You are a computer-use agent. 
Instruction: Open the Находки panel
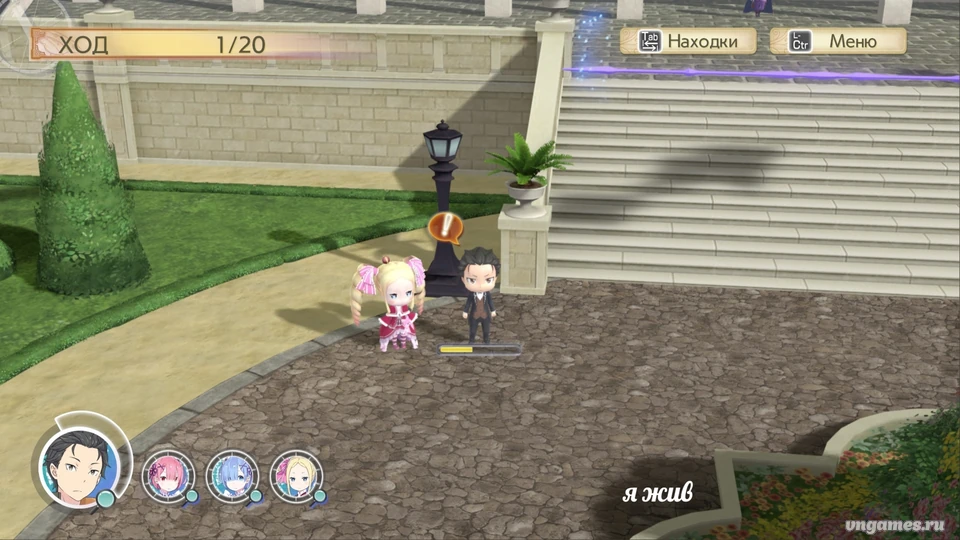pyautogui.click(x=688, y=41)
